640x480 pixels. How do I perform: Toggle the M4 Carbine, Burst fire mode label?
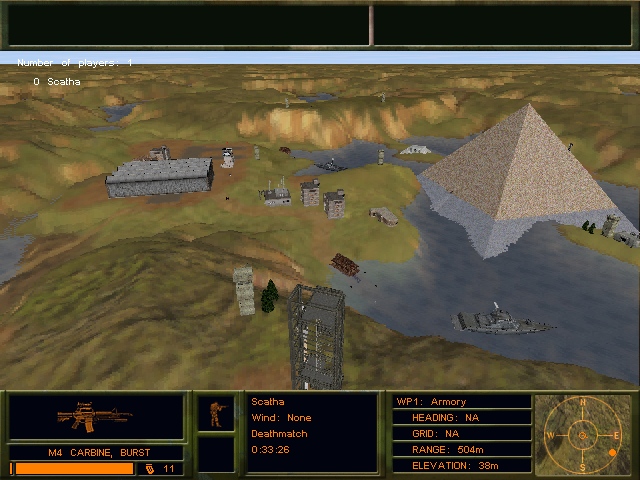(97, 452)
